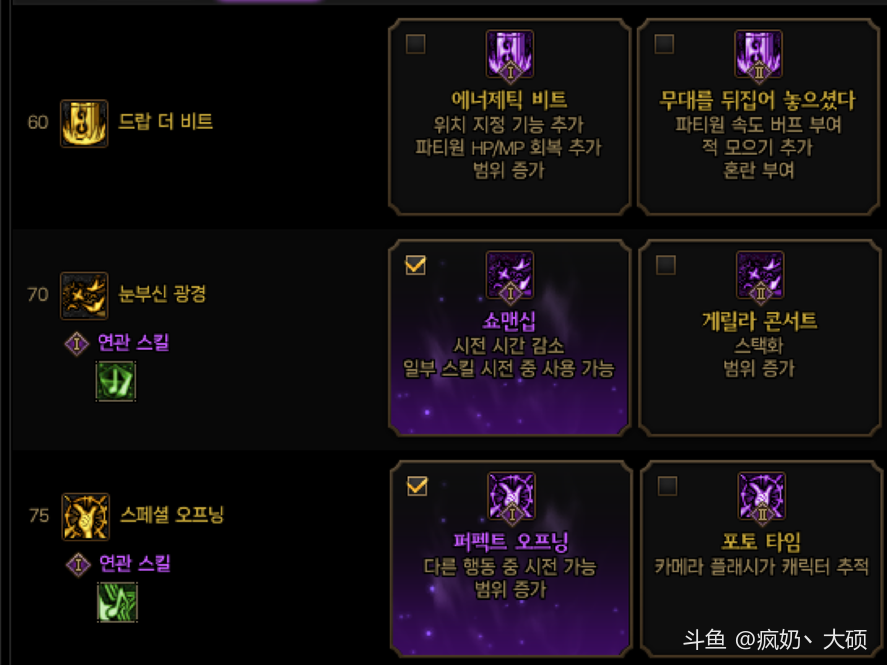
Task: Open the linked skill under 눈부신 광경
Action: coord(116,381)
